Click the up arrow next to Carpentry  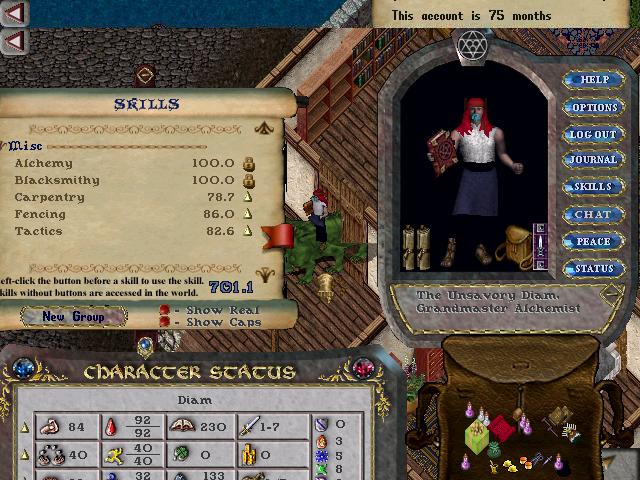(x=247, y=197)
